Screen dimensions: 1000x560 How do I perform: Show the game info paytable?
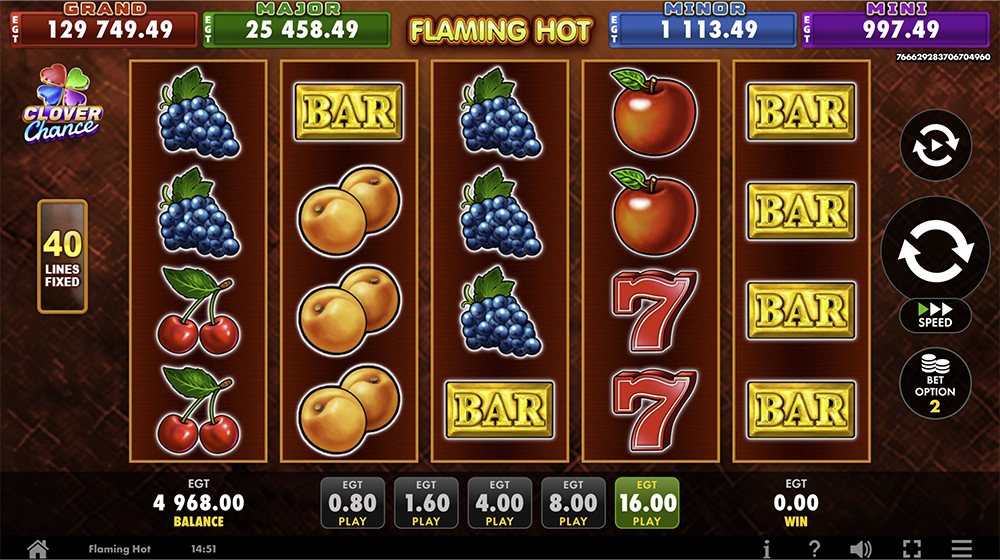[767, 548]
